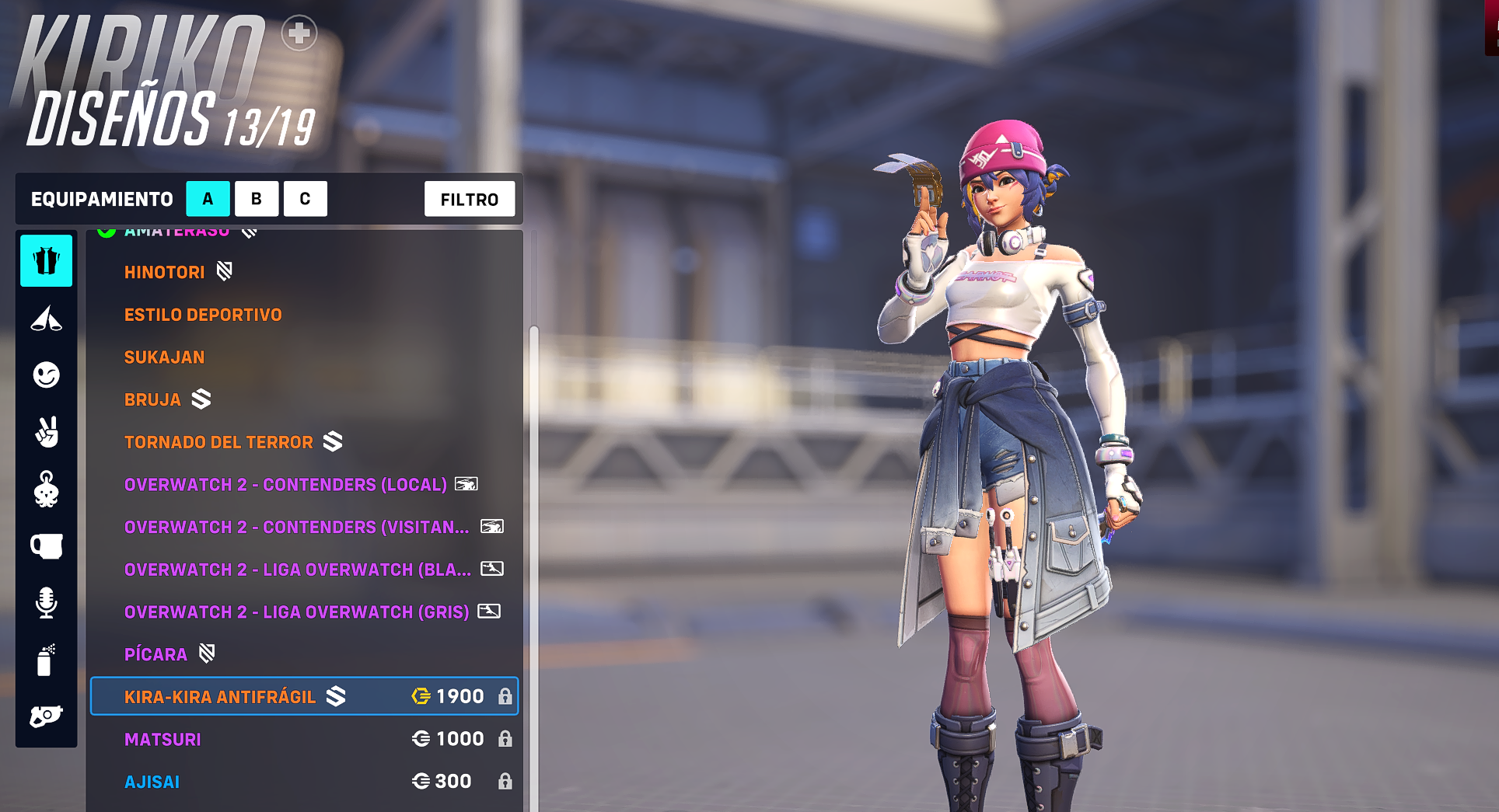Switch to the peace-sign hand category
Screen dimensions: 1499x812
tap(47, 432)
